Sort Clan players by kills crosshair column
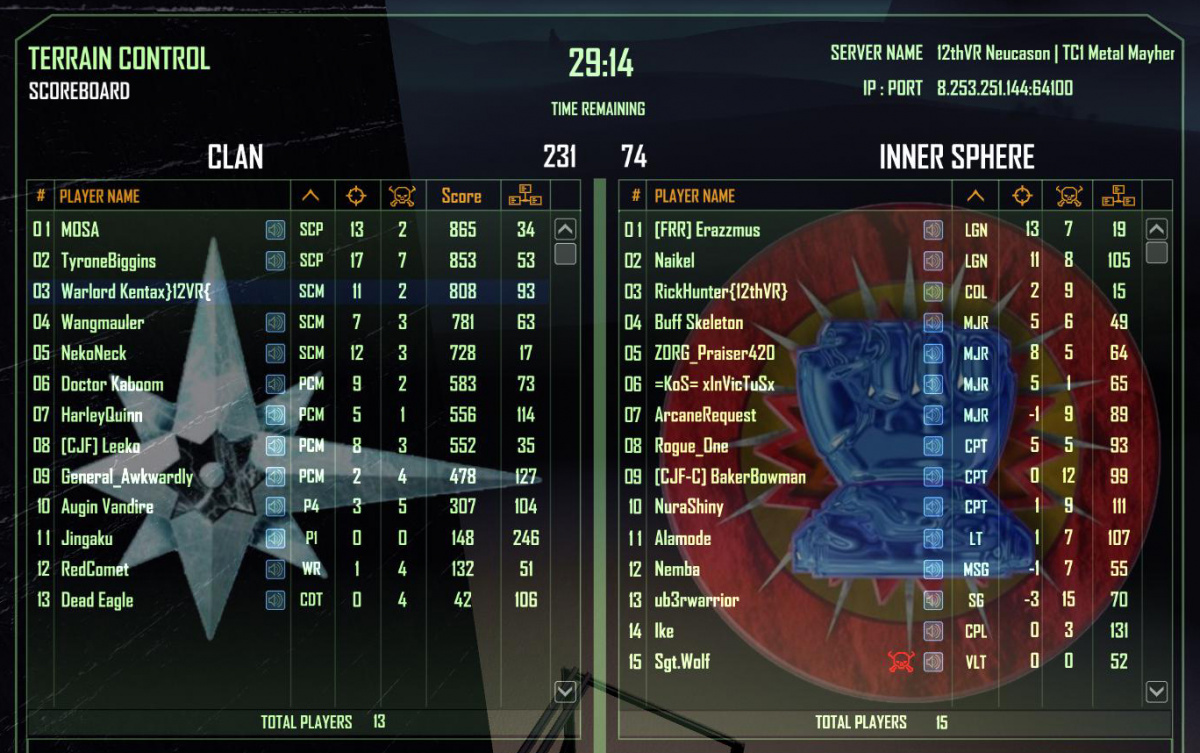 pyautogui.click(x=356, y=196)
